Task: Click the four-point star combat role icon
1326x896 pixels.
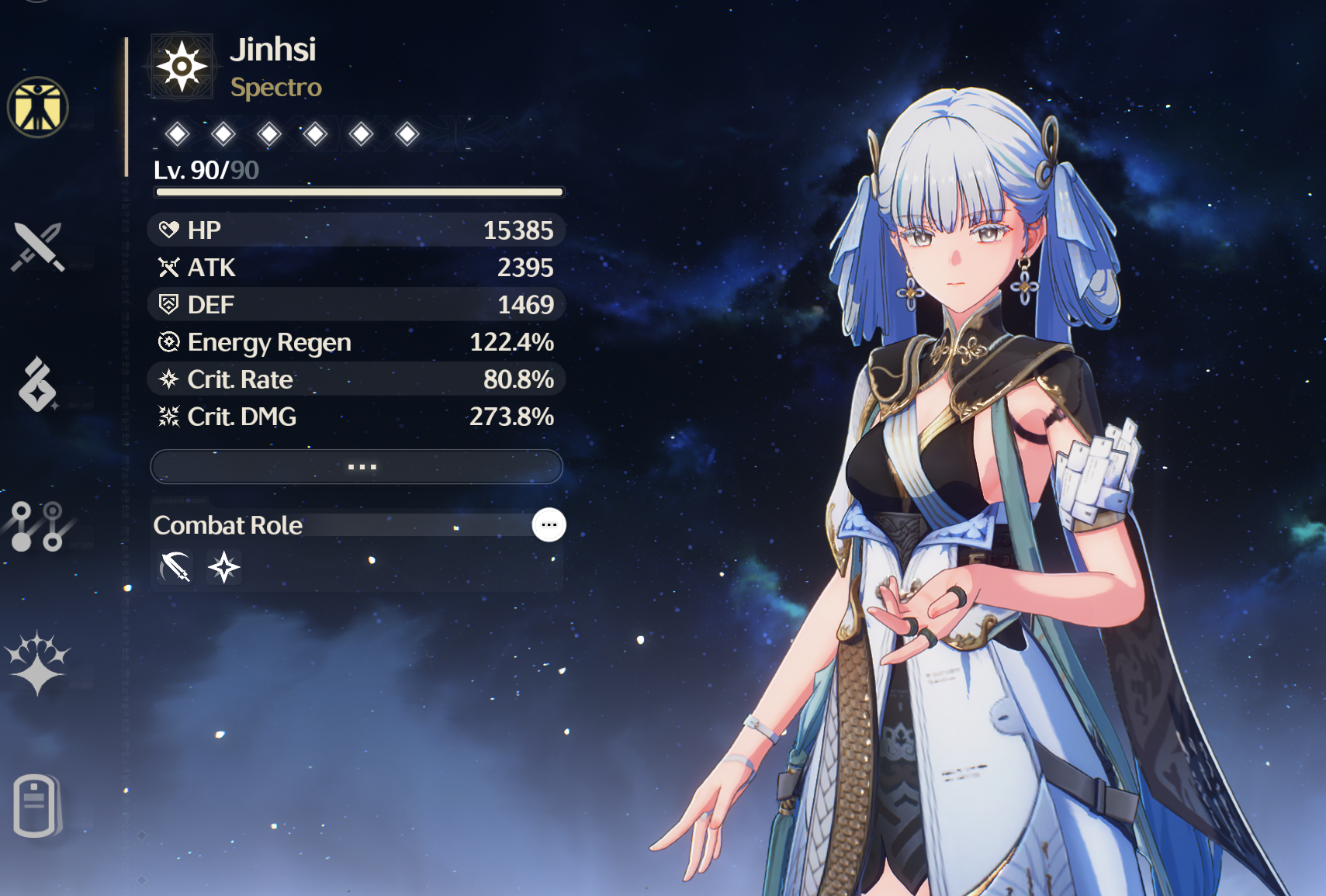Action: click(224, 567)
